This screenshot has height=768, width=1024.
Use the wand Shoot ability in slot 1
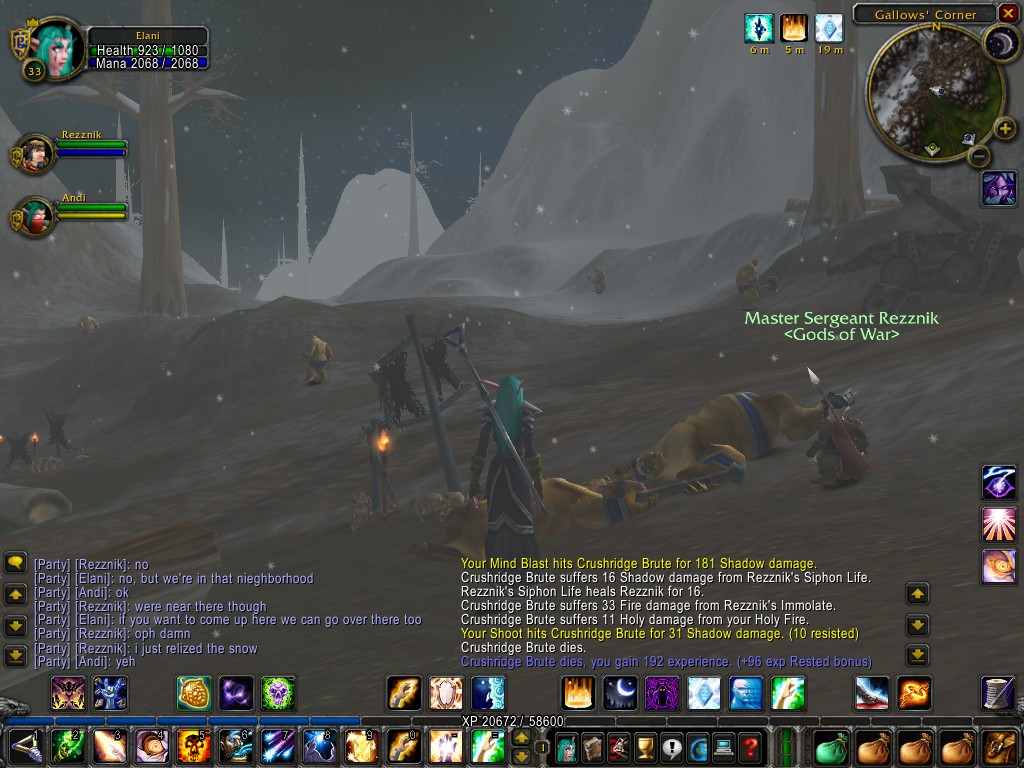(x=26, y=747)
